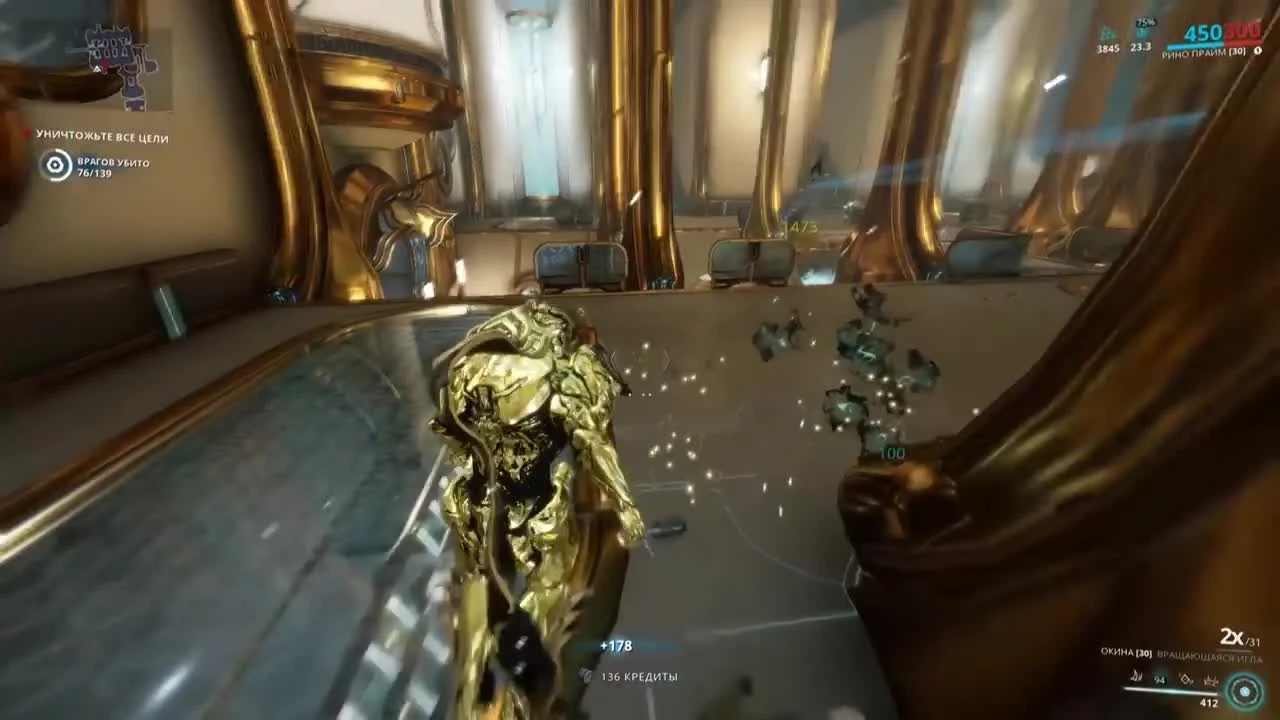Click the flame status effect icon near 94

(x=1135, y=677)
